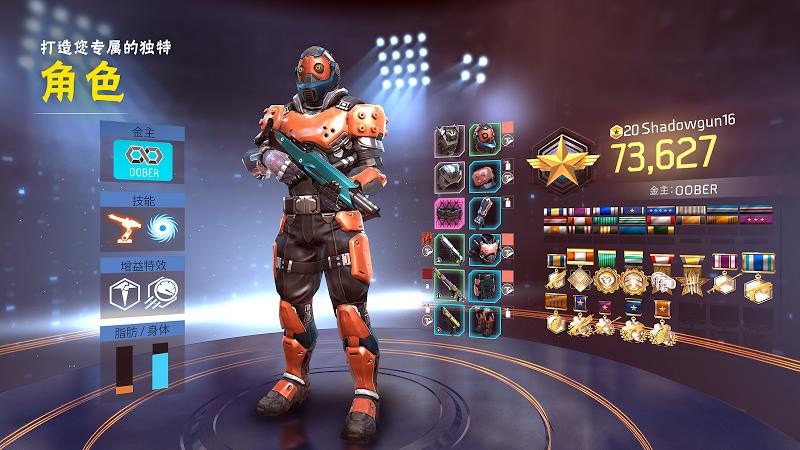
Task: Adjust the orange fat level bar
Action: (x=124, y=368)
